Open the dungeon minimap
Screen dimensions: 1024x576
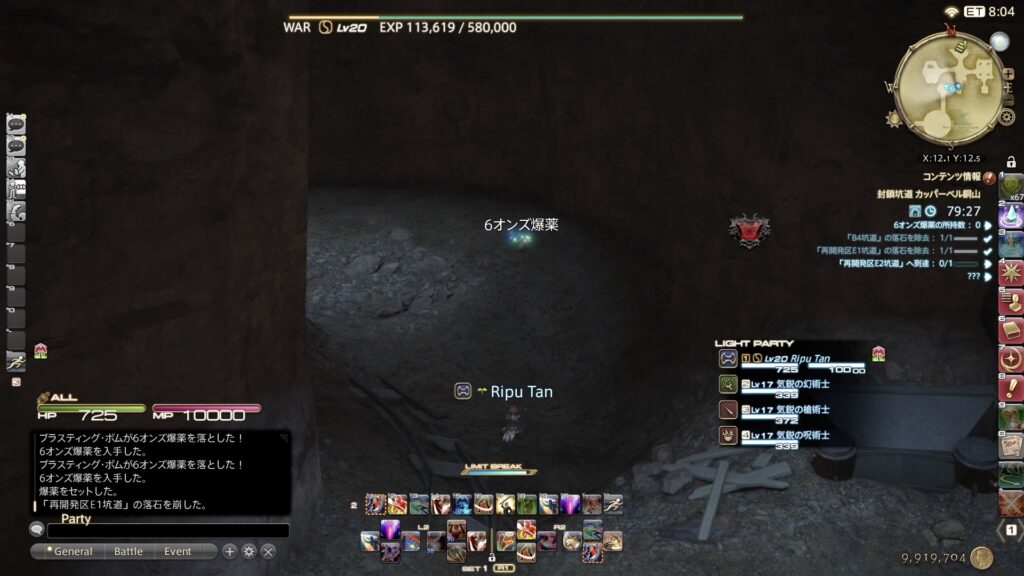pyautogui.click(x=944, y=86)
